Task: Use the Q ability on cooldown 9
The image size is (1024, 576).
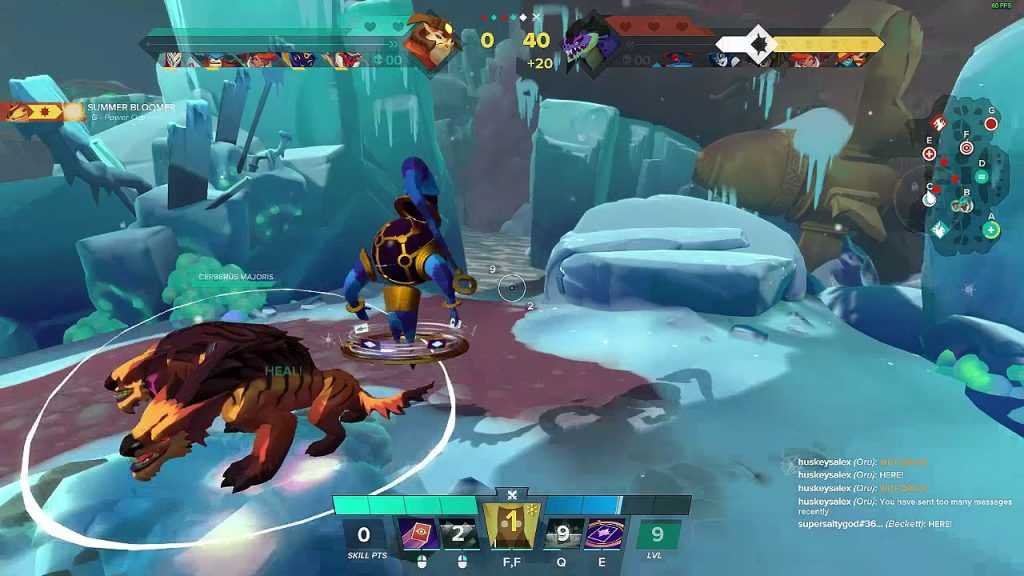Action: tap(562, 536)
